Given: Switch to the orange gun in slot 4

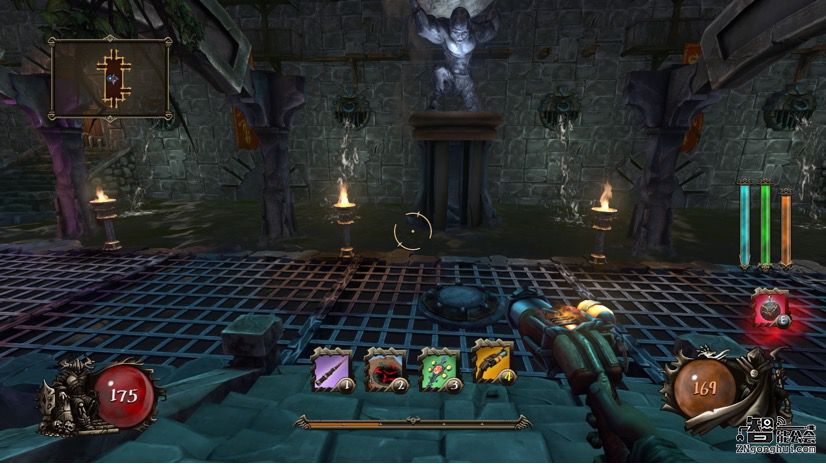Looking at the screenshot, I should 493,368.
